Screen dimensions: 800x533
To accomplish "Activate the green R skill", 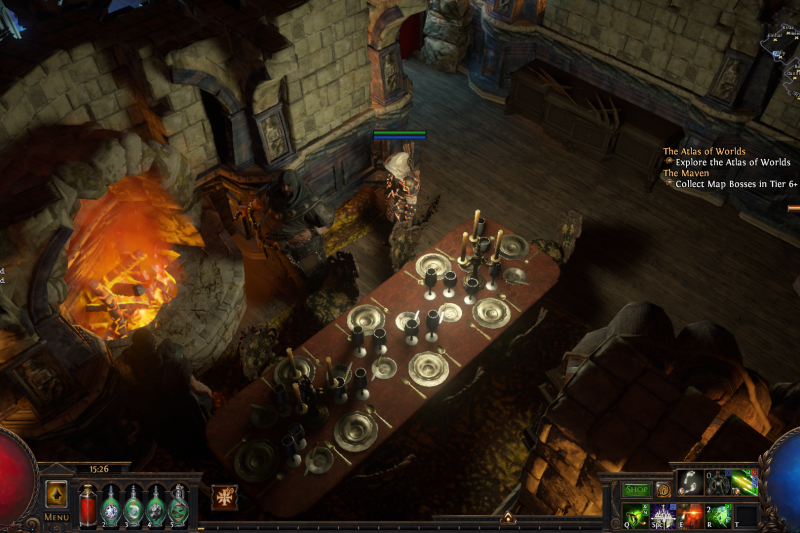I will click(x=718, y=516).
